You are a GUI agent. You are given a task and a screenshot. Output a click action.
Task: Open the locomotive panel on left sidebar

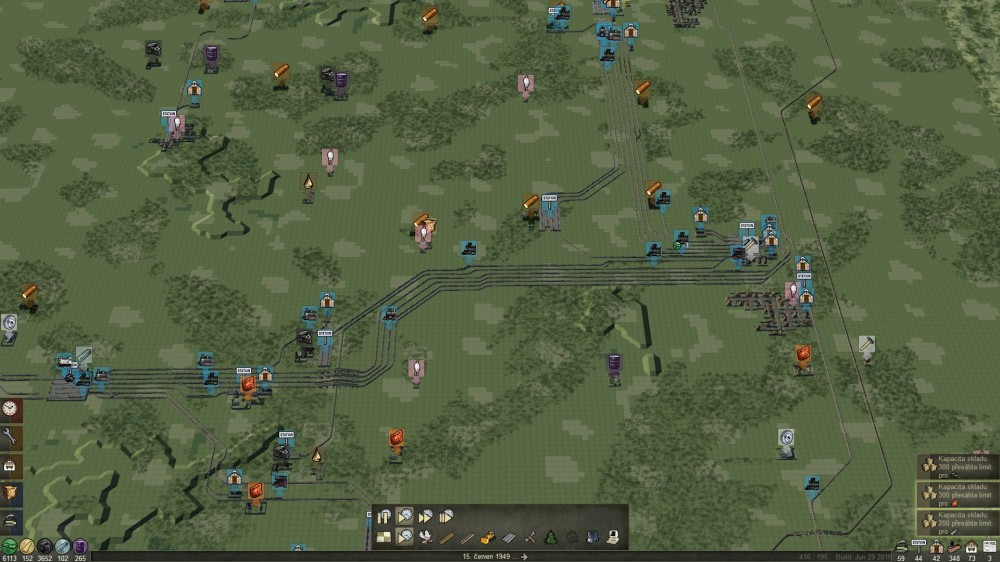(x=10, y=521)
